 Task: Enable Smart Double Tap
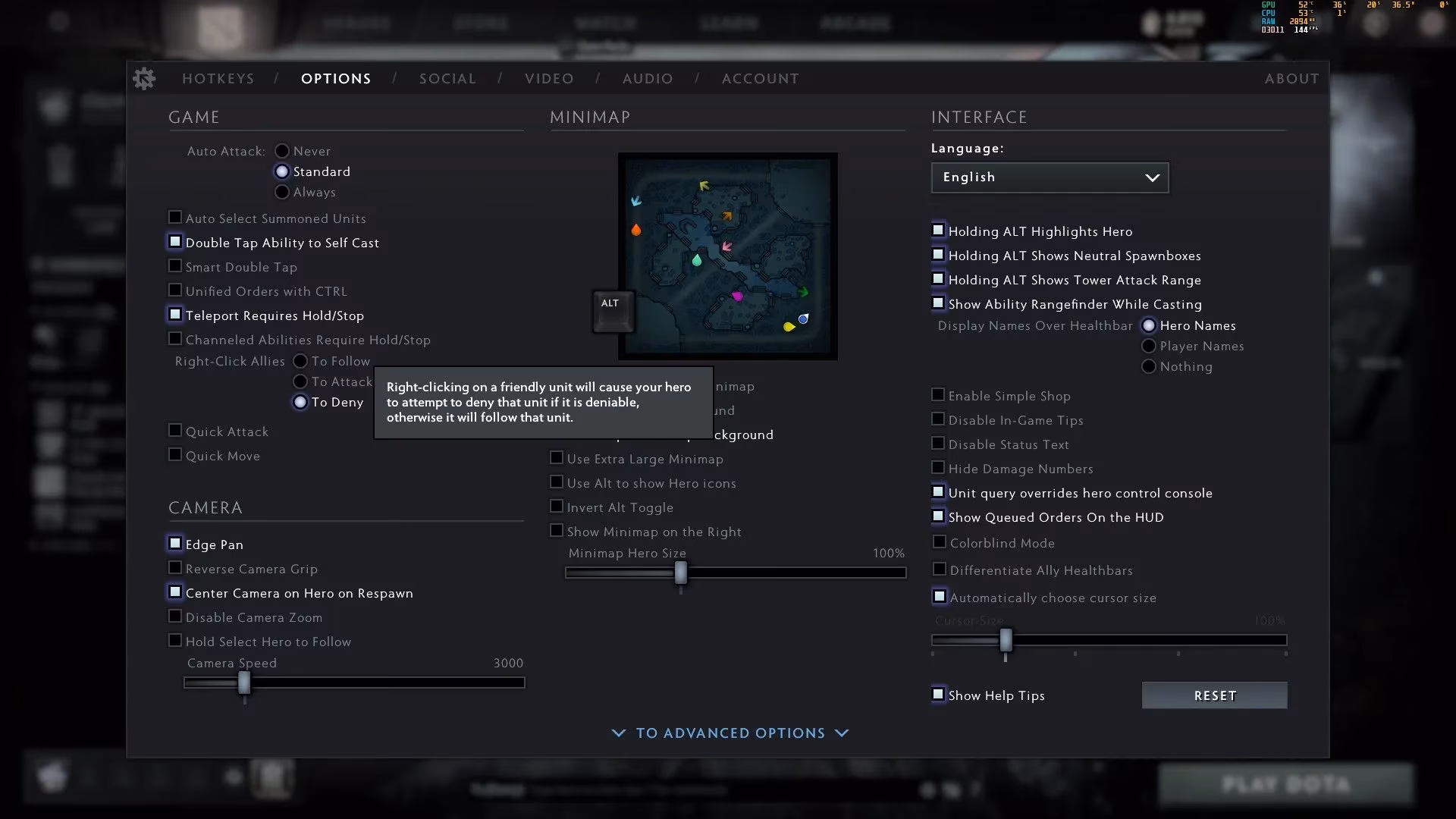click(174, 265)
